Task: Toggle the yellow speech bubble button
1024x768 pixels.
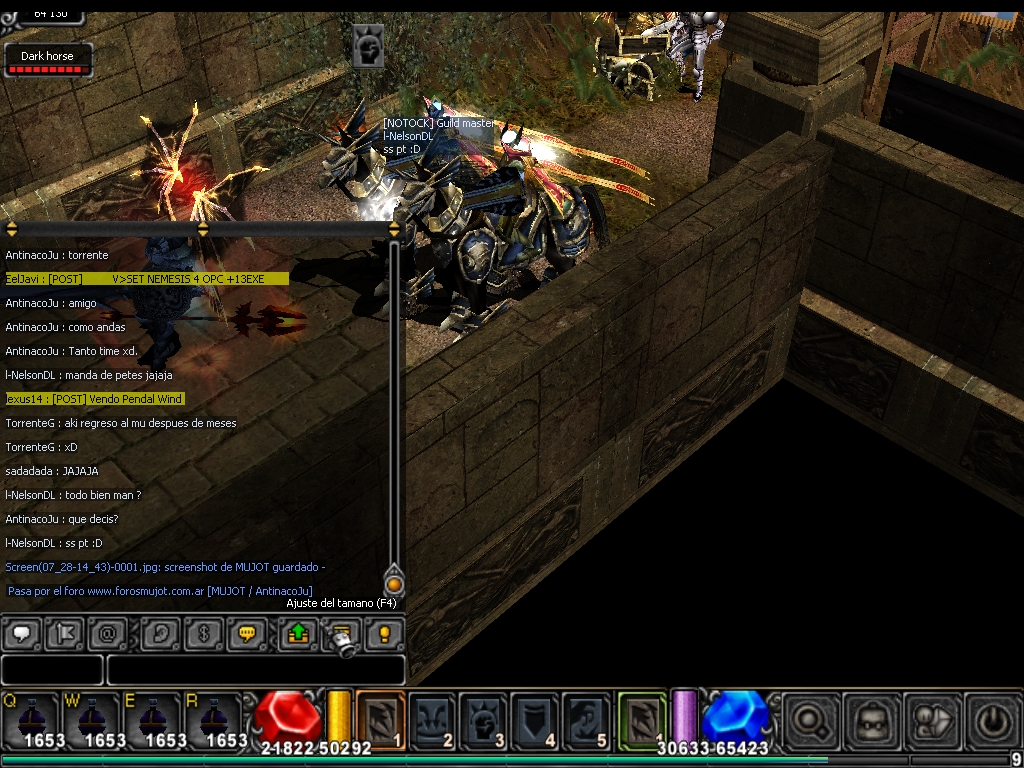Action: [x=246, y=634]
